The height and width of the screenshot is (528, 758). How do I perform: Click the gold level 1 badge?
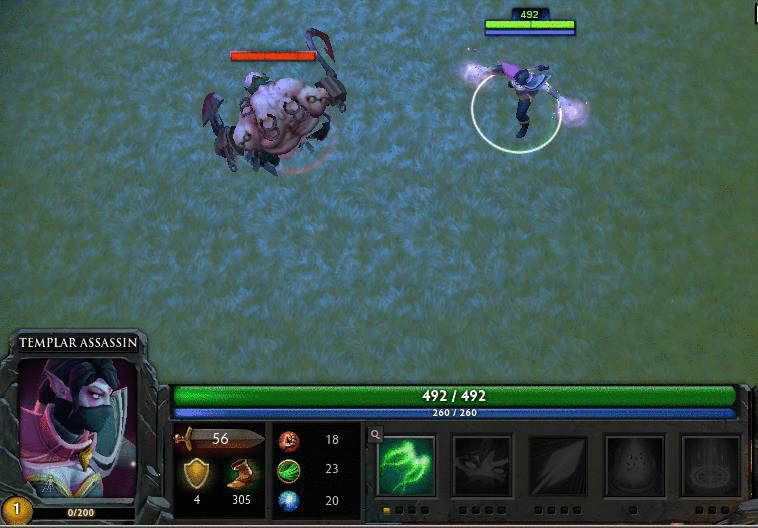[15, 510]
